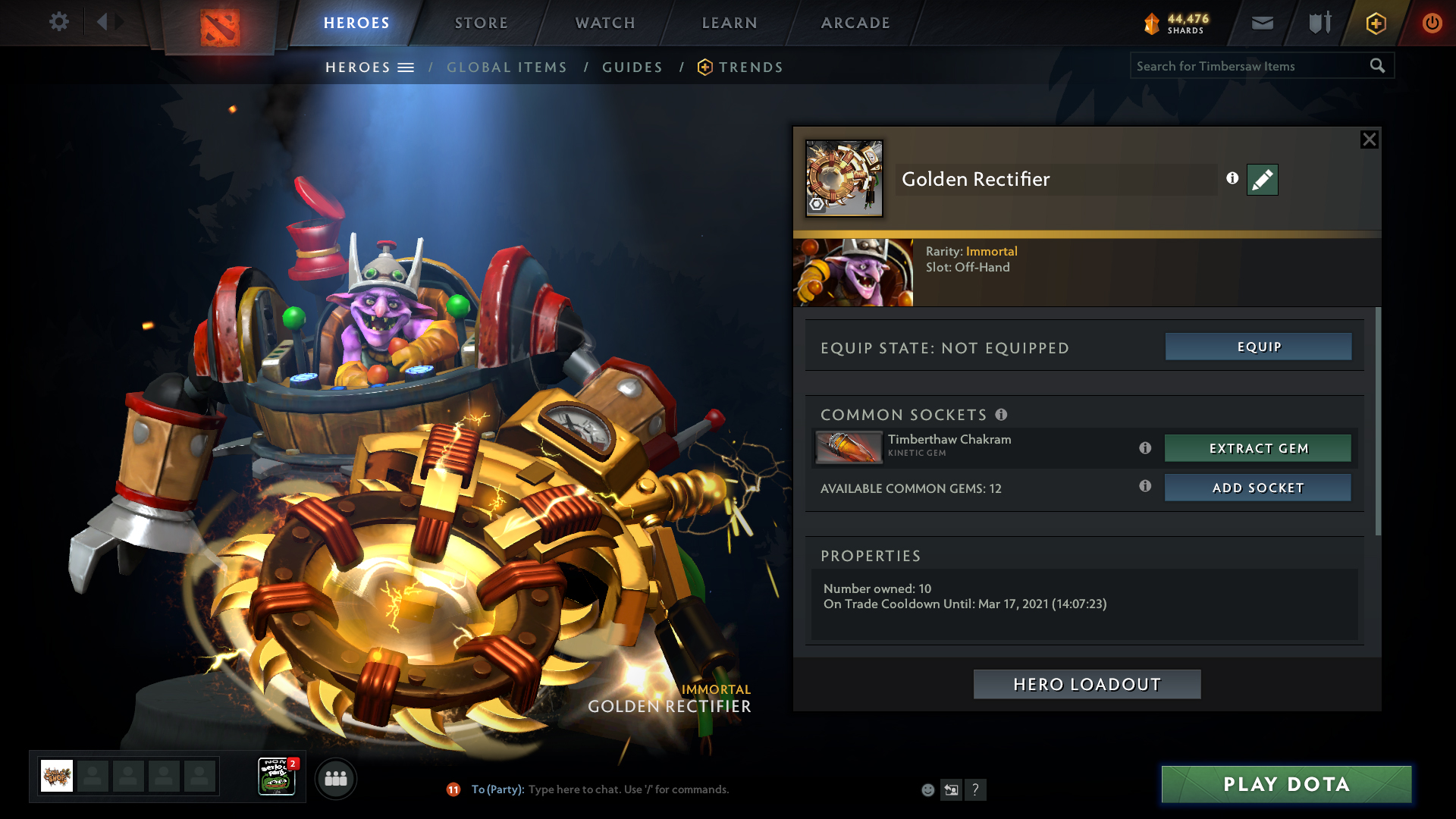Equip the Golden Rectifier item
Viewport: 1456px width, 819px height.
click(x=1258, y=347)
